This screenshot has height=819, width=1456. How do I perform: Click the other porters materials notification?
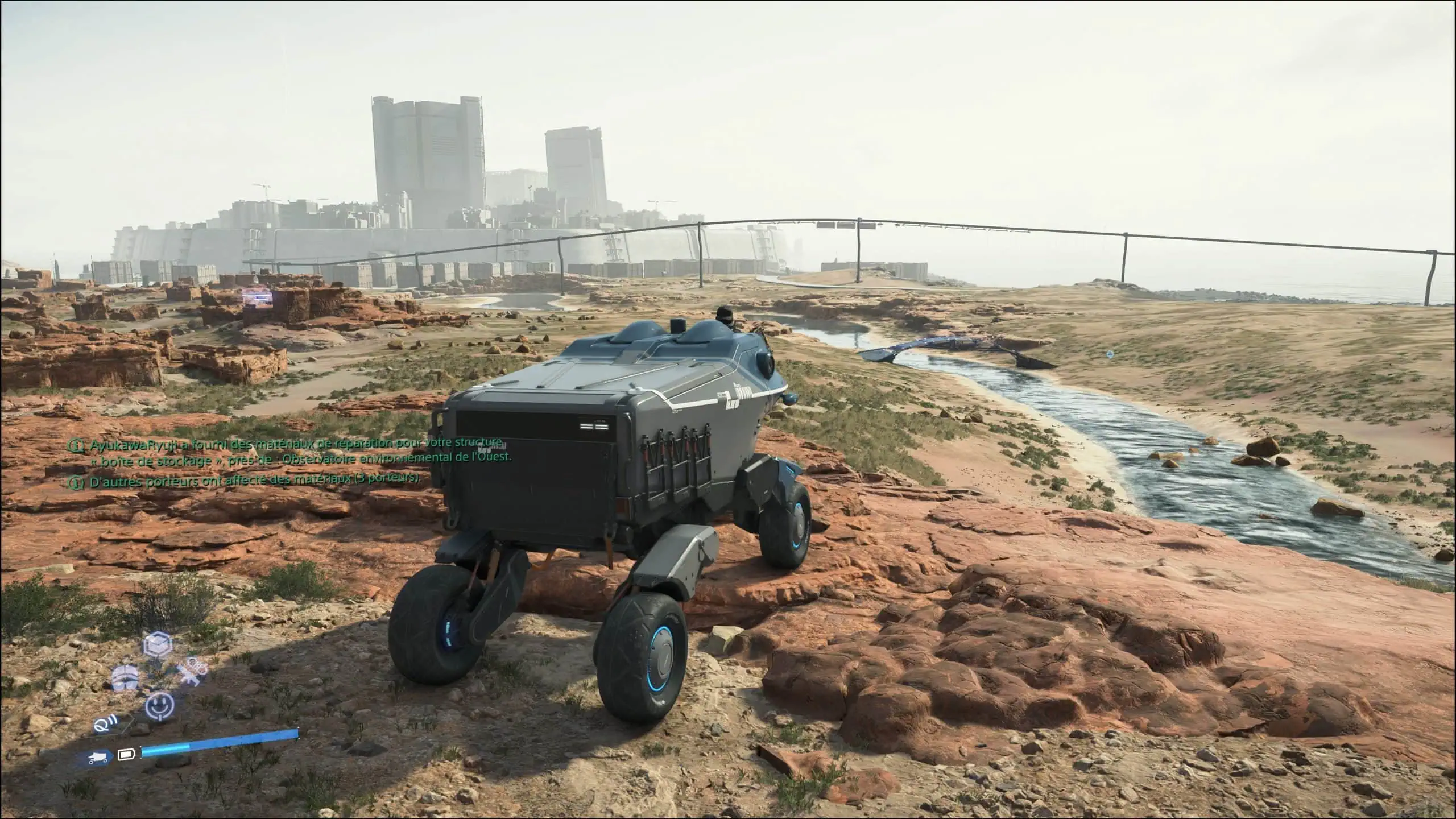[x=250, y=479]
